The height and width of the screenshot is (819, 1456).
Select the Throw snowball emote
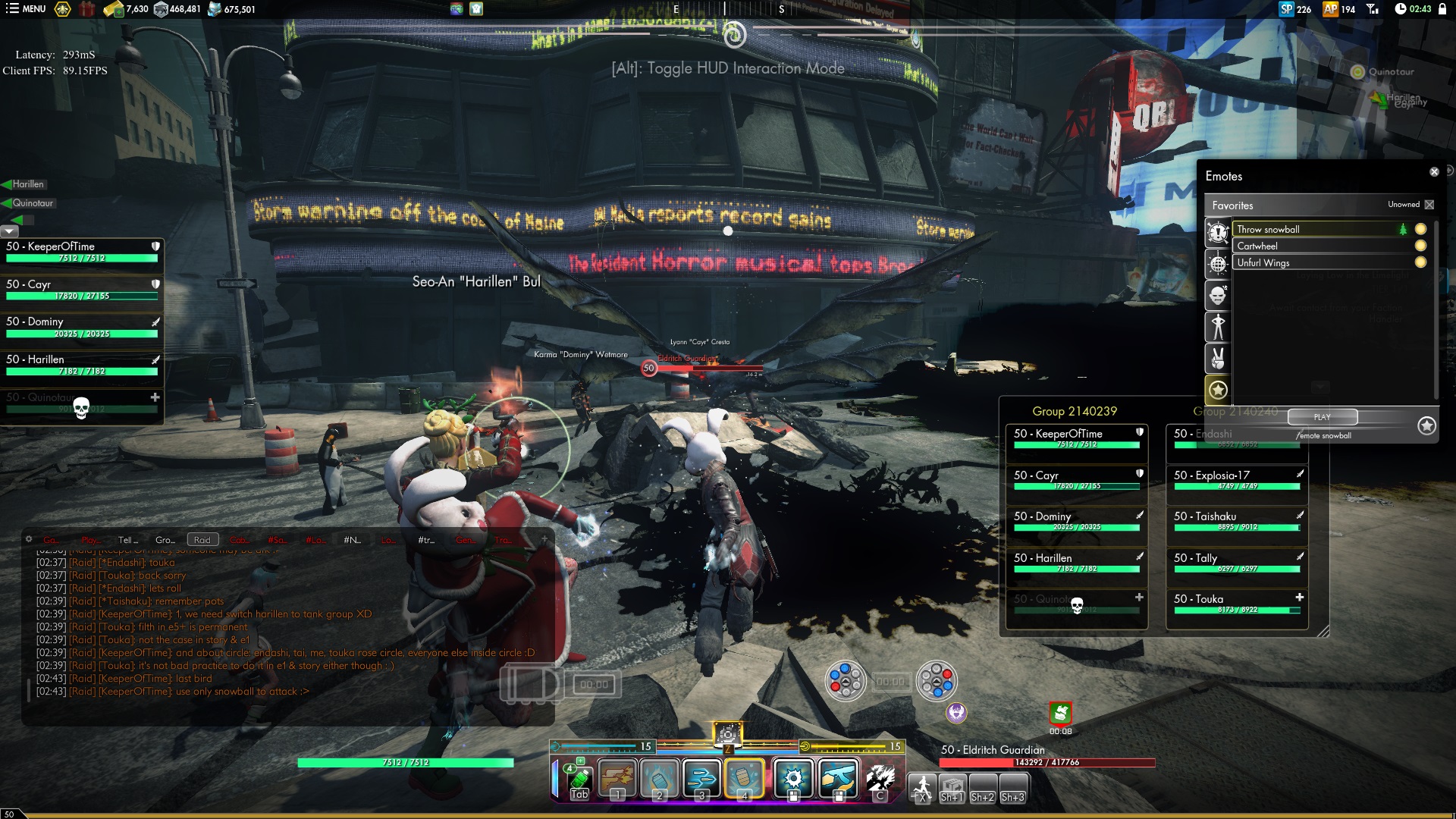pos(1316,229)
